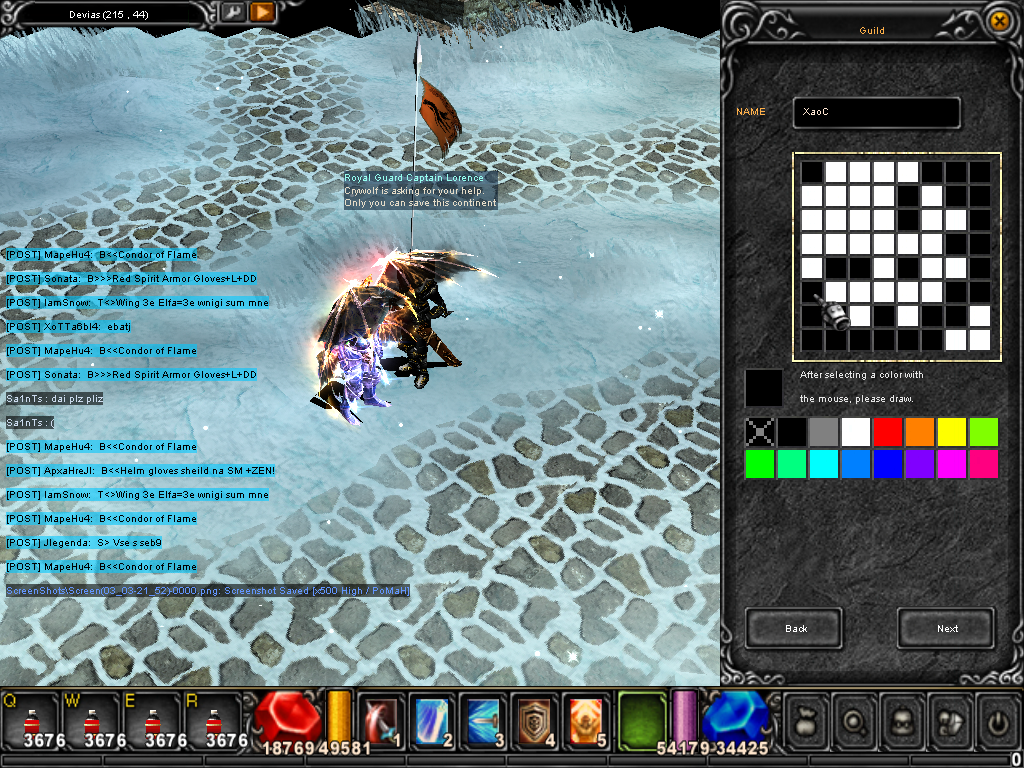Choose the orange color swatch

[x=920, y=432]
